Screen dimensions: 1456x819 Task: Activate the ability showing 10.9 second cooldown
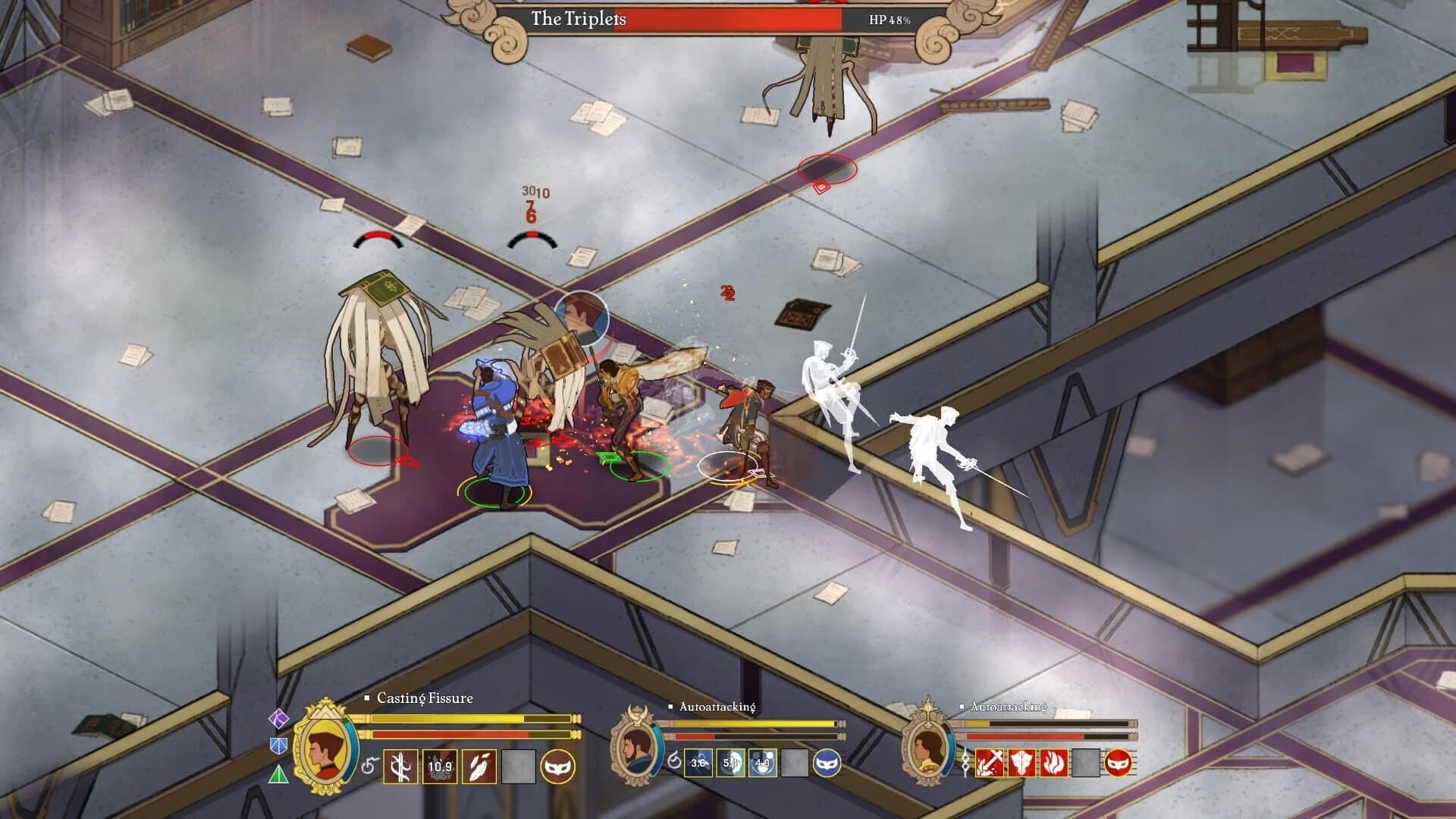440,766
